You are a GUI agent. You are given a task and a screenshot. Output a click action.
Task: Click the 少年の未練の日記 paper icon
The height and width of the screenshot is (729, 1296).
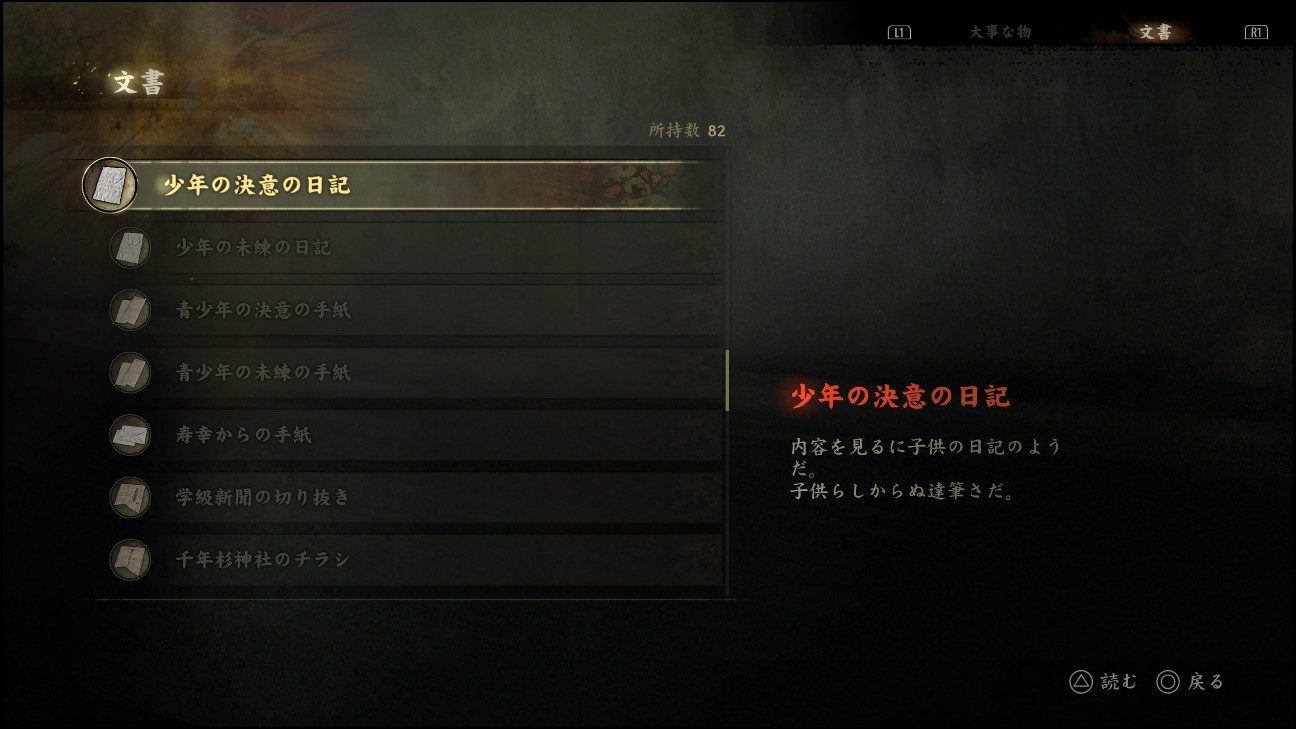tap(130, 248)
